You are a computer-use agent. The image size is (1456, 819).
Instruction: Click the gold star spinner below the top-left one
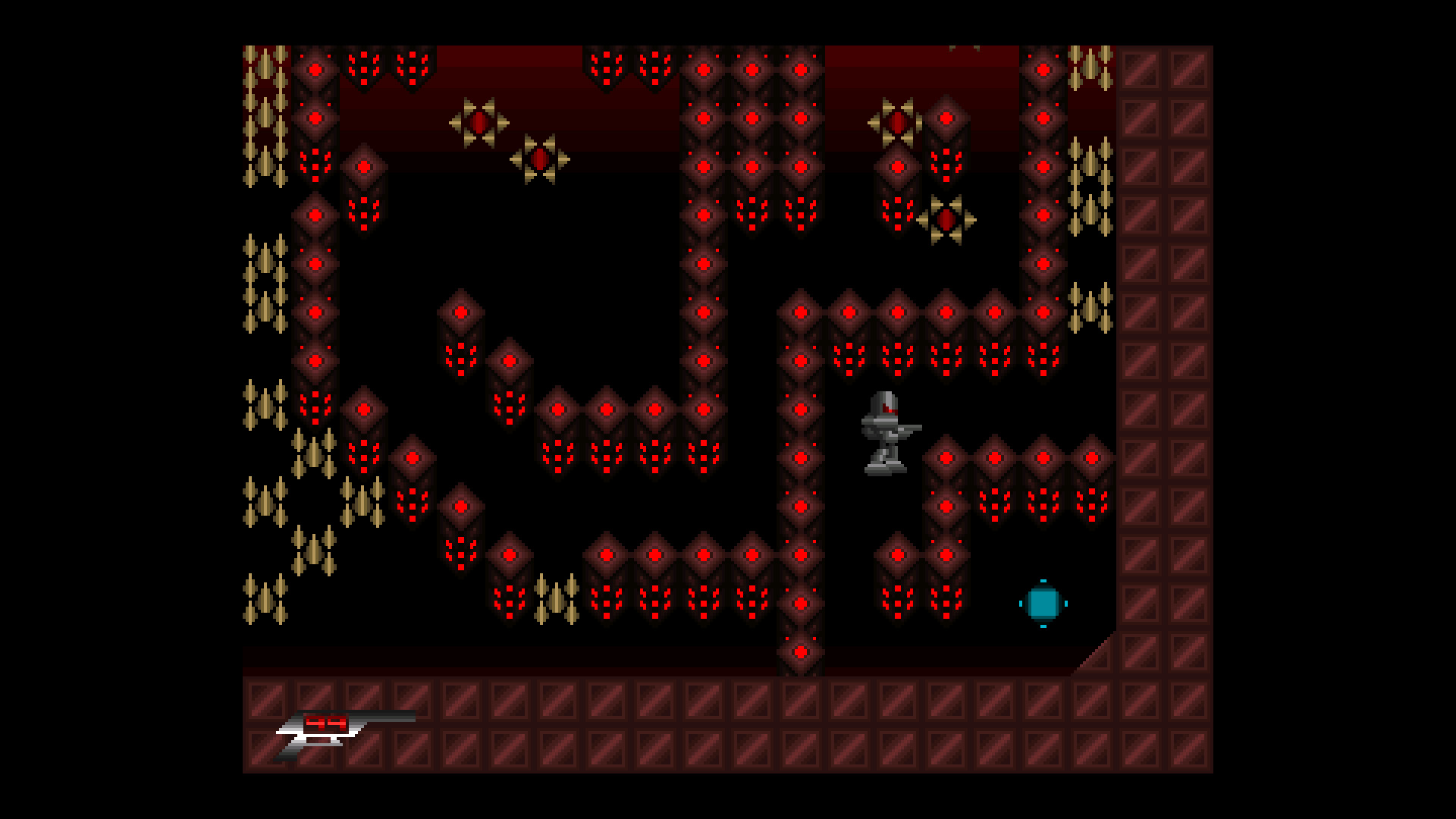coord(540,159)
